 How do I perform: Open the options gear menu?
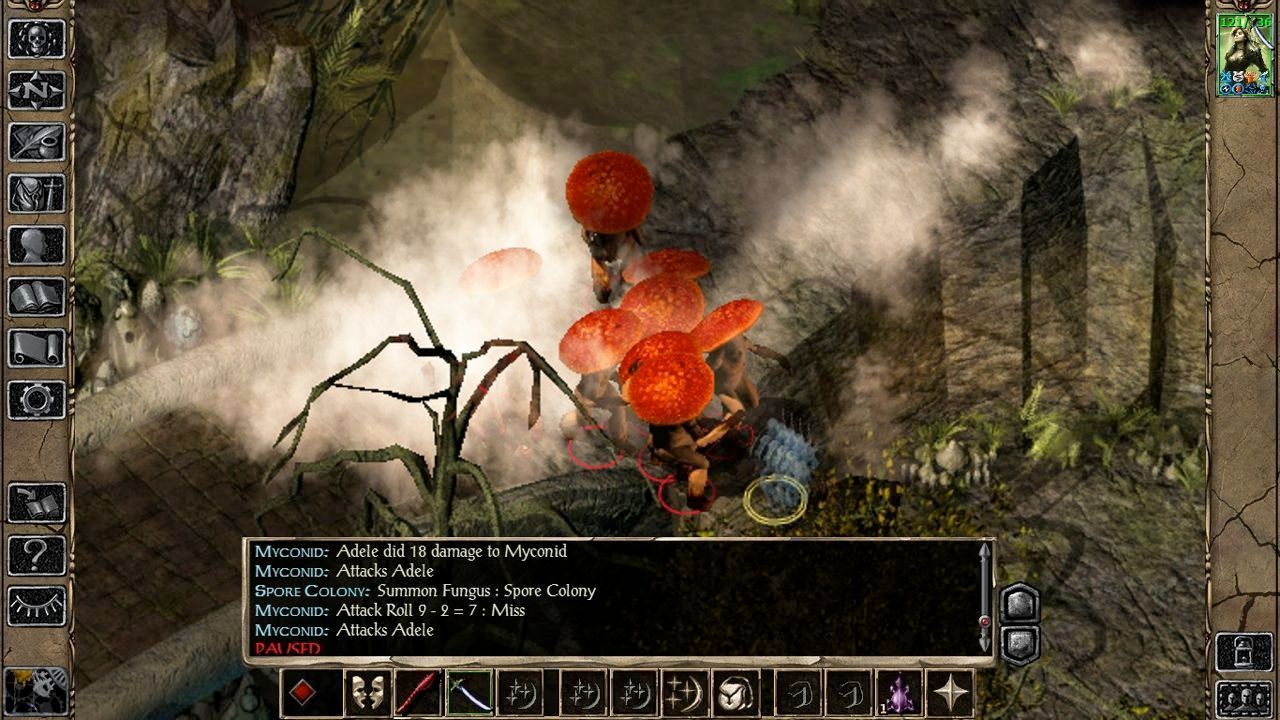(x=37, y=399)
